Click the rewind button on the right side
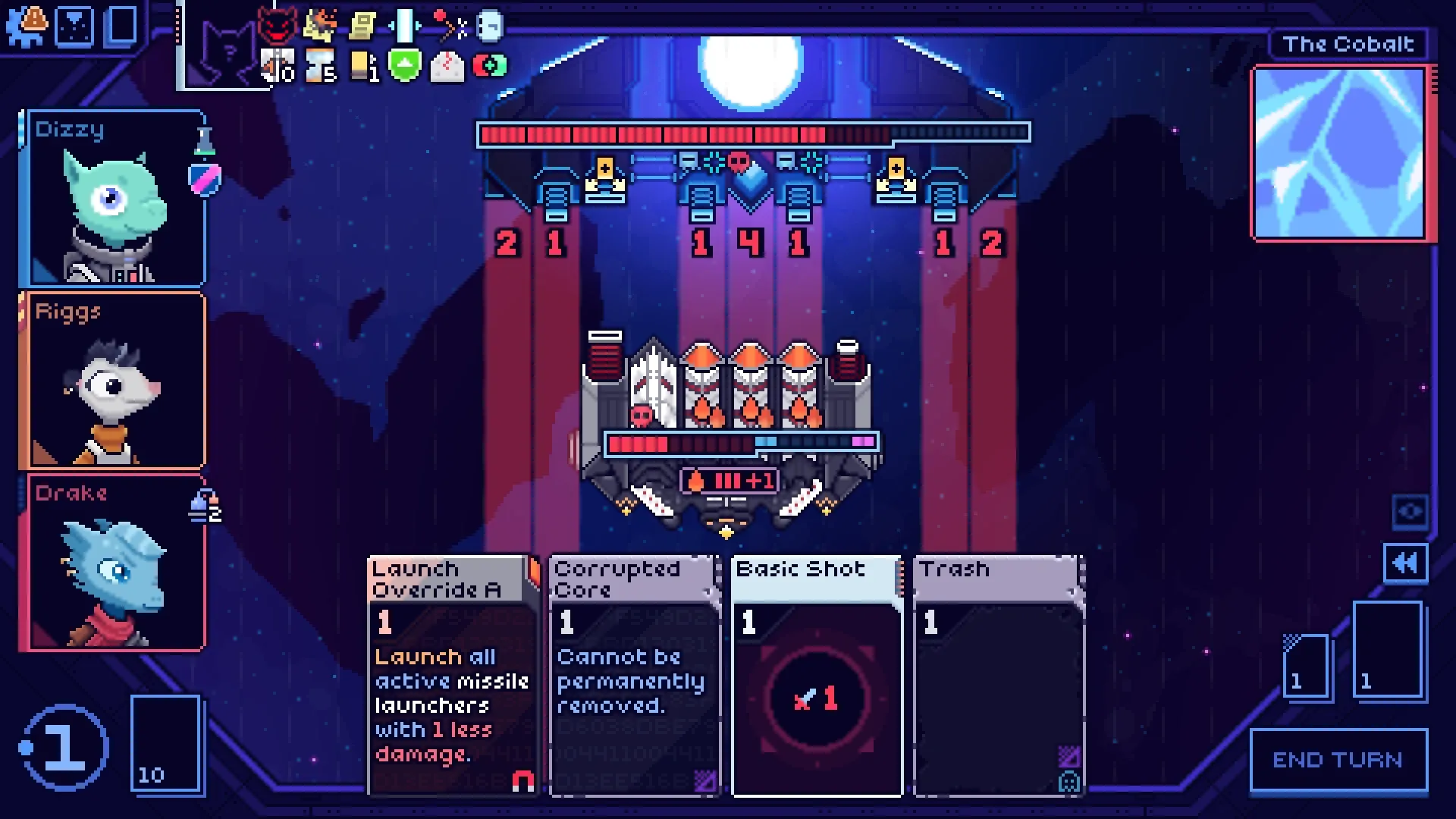 tap(1406, 564)
